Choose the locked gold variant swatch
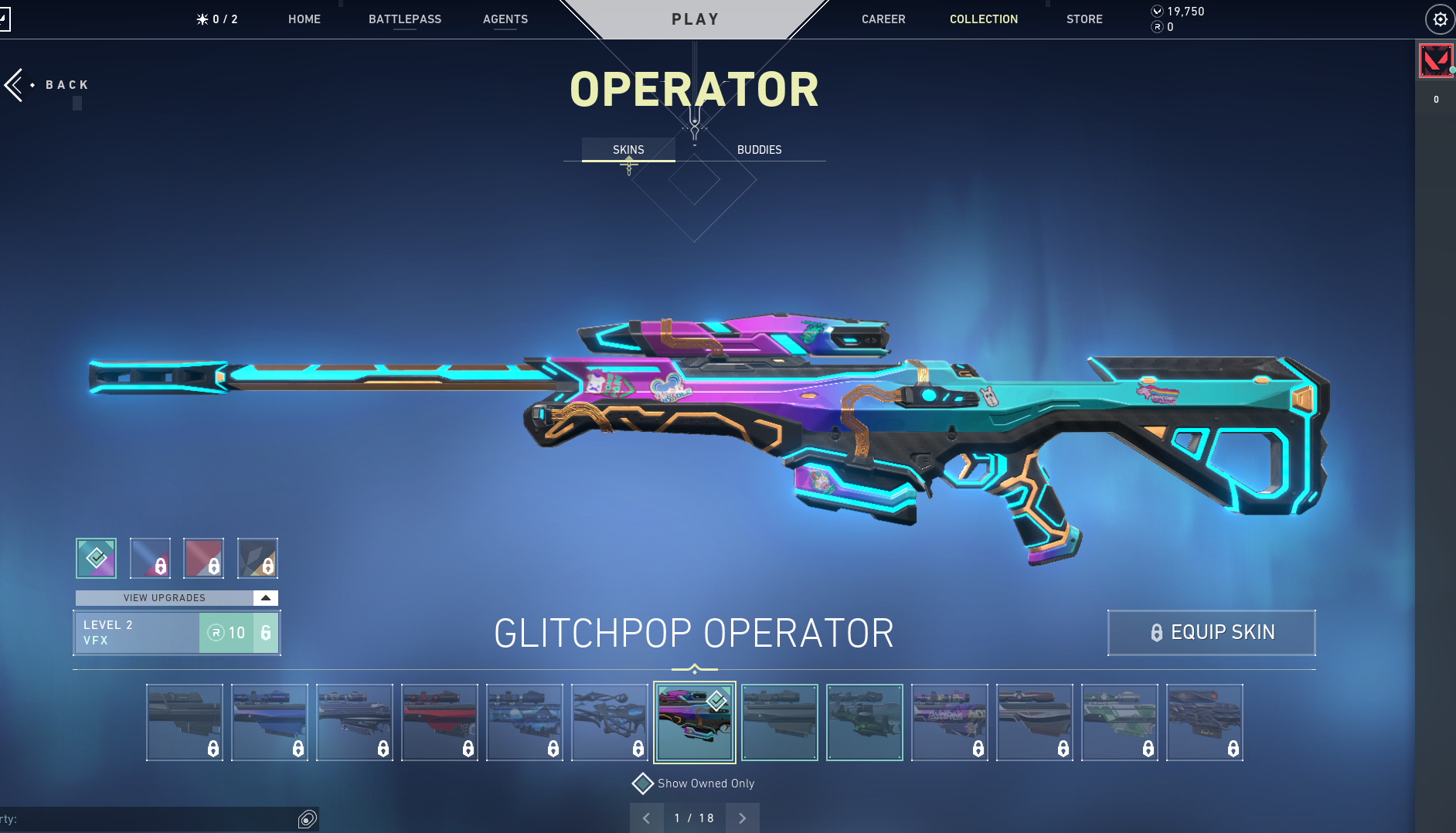Image resolution: width=1456 pixels, height=833 pixels. tap(257, 558)
